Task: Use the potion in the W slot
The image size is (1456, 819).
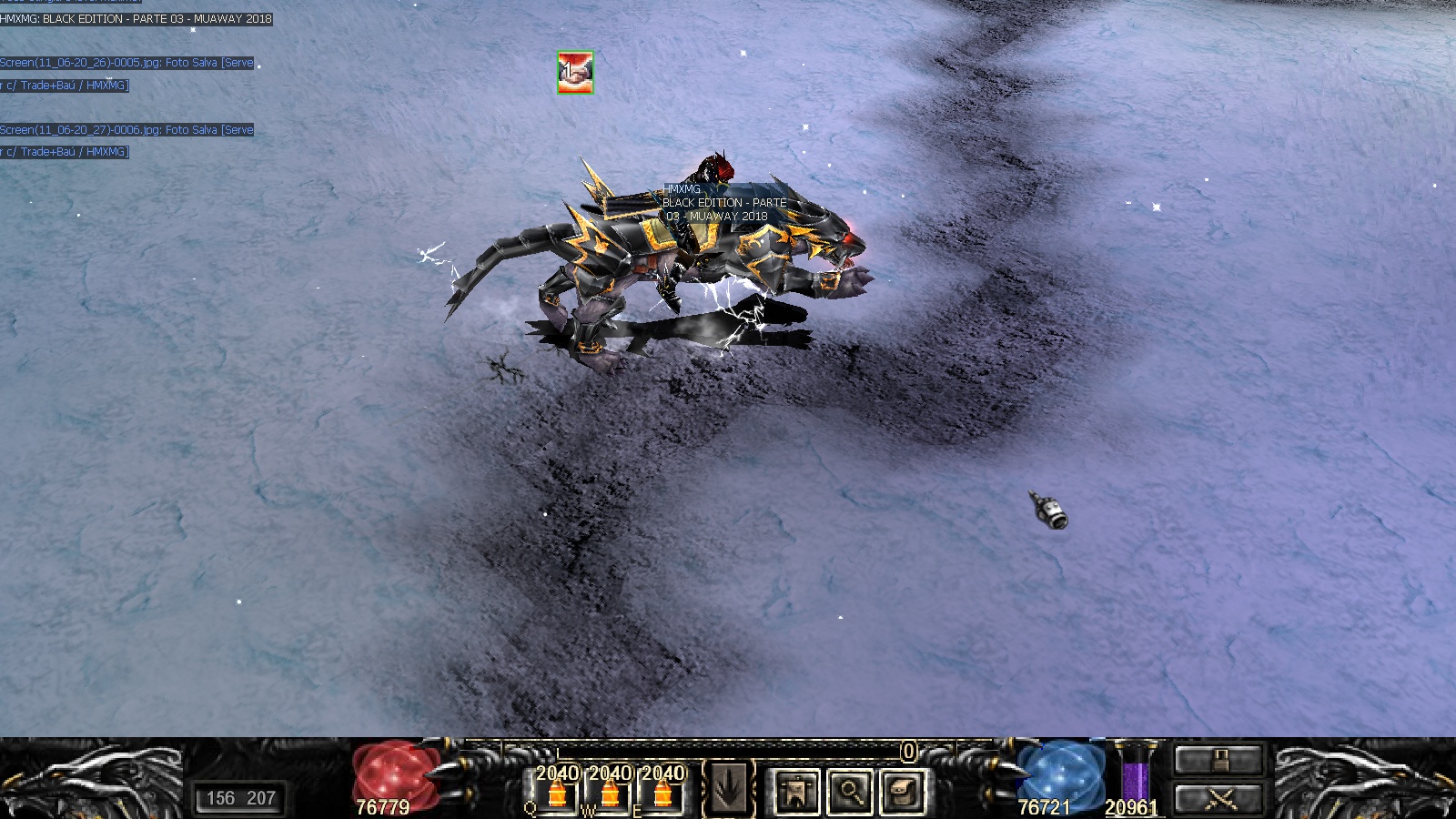Action: pos(611,793)
